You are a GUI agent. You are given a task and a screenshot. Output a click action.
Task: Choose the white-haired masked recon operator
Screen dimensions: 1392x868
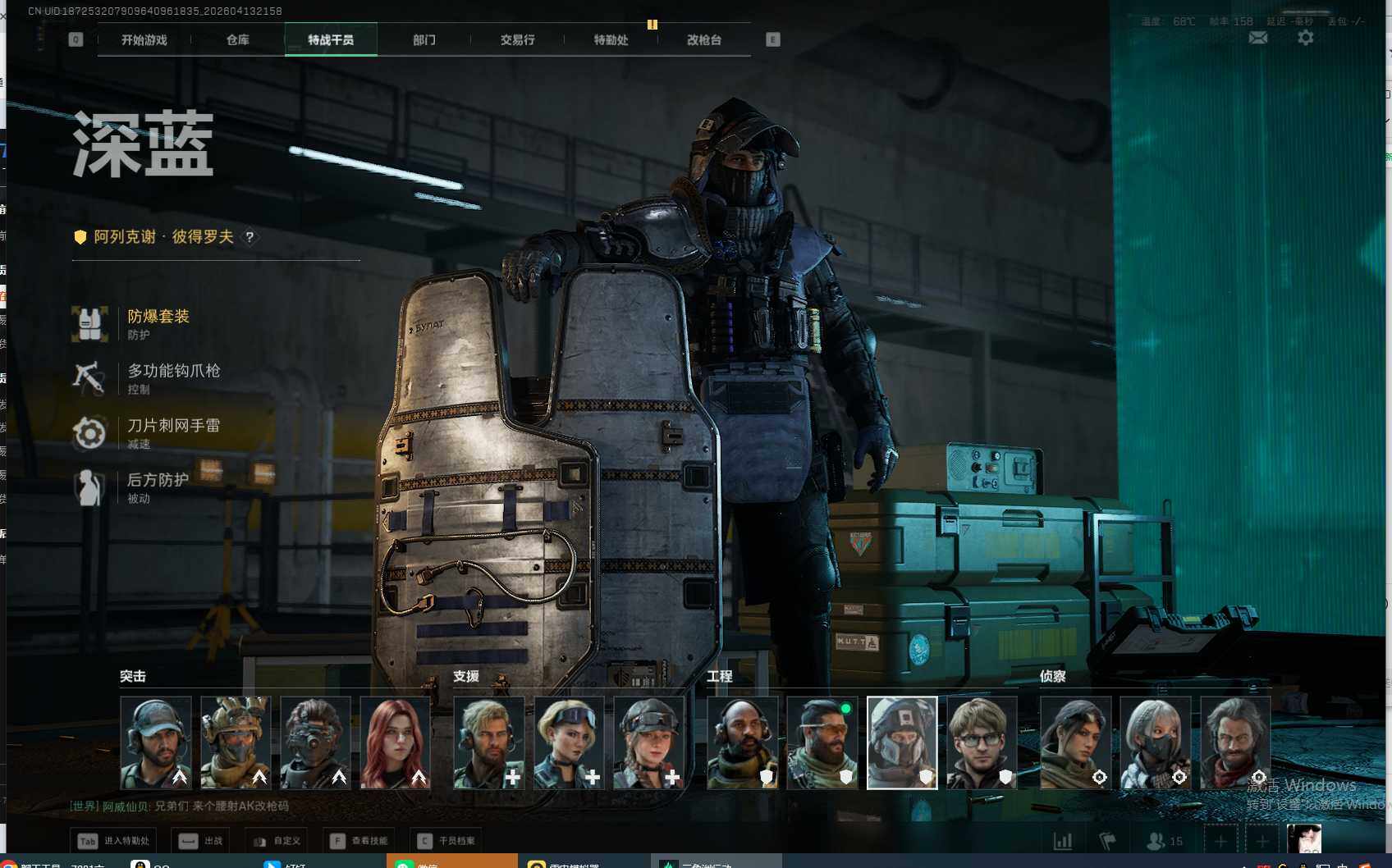click(1155, 742)
